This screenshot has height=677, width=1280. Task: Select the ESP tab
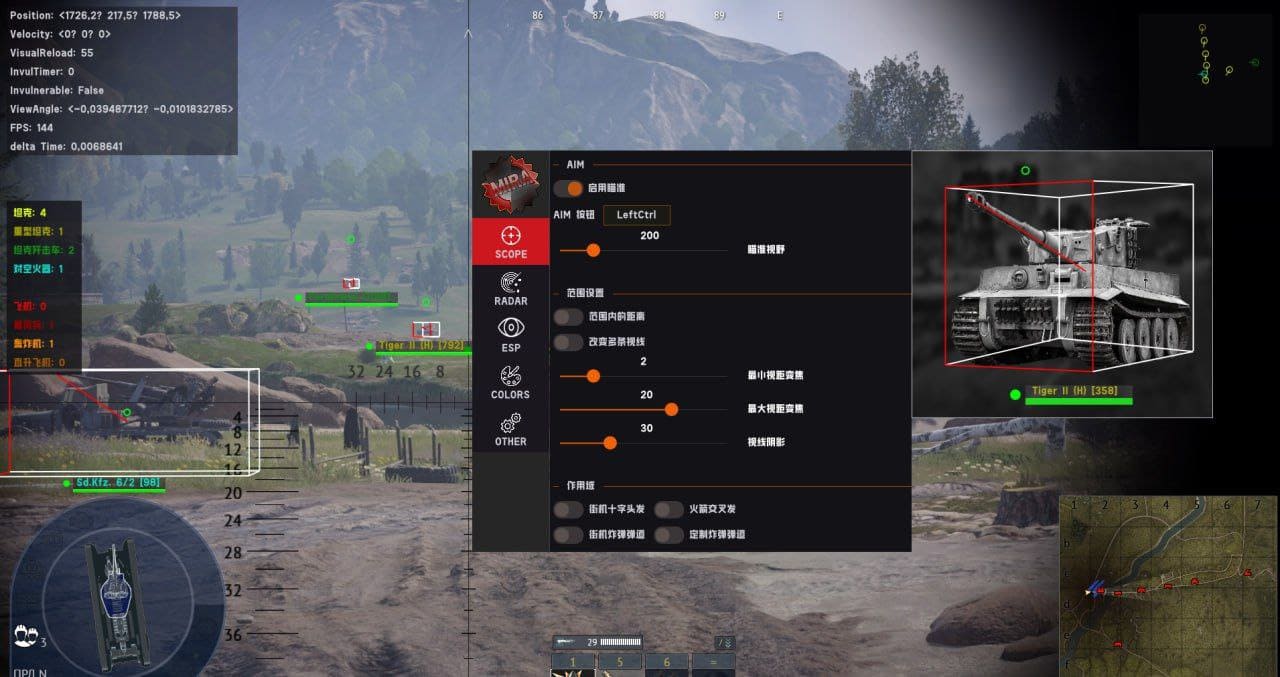tap(510, 335)
